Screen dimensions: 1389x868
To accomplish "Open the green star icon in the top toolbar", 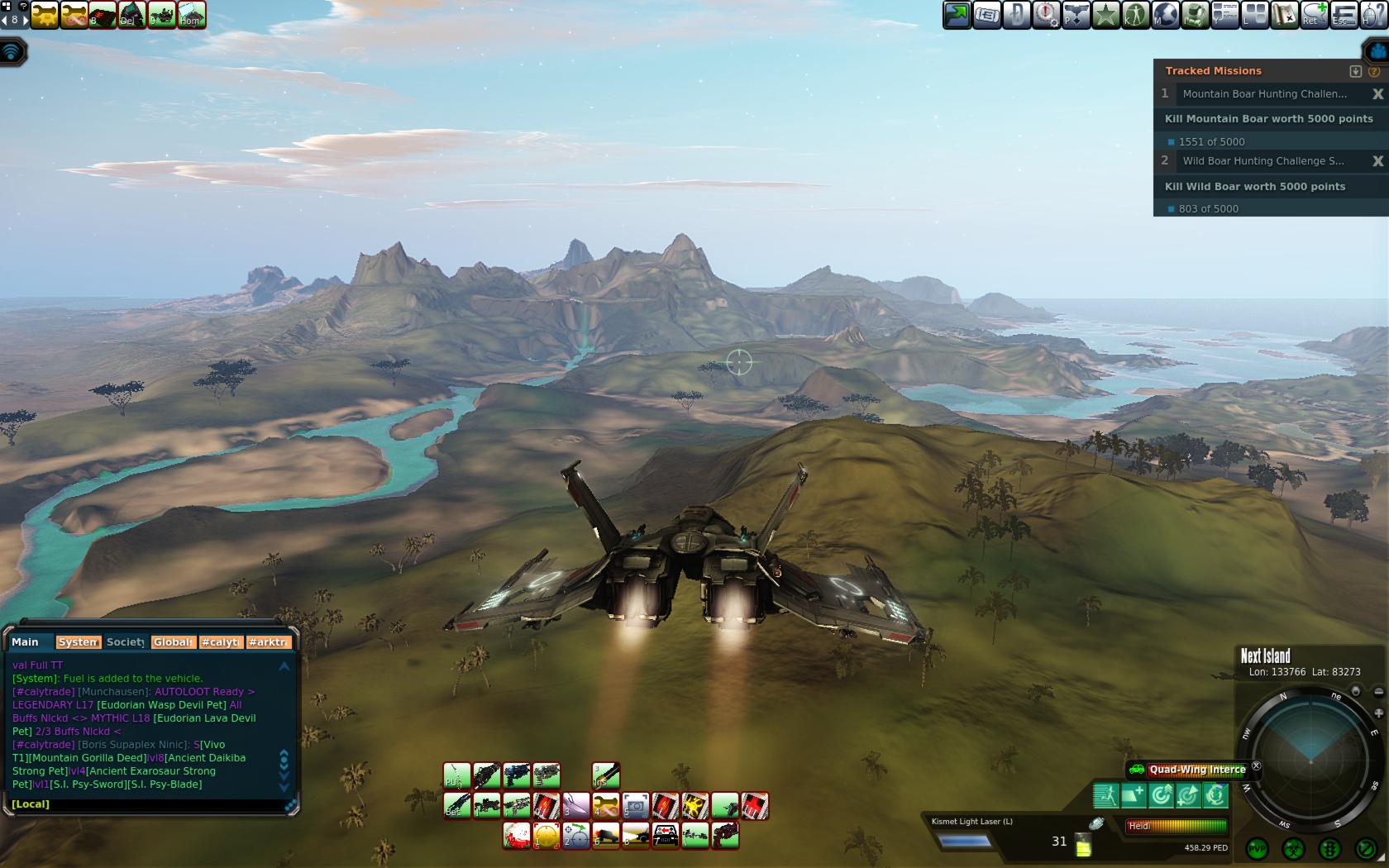I will 1105,15.
